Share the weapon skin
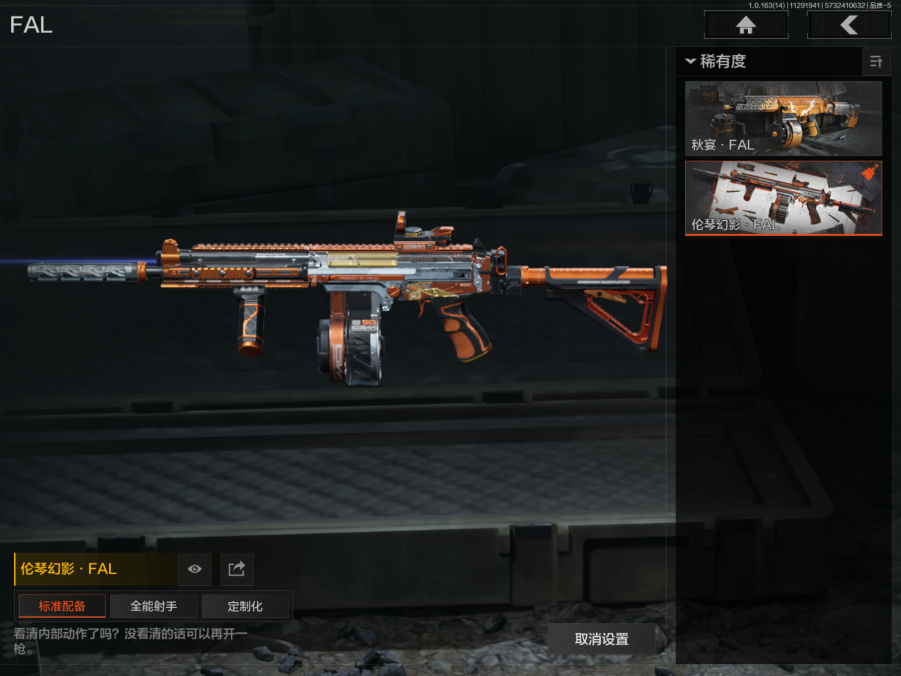 236,569
